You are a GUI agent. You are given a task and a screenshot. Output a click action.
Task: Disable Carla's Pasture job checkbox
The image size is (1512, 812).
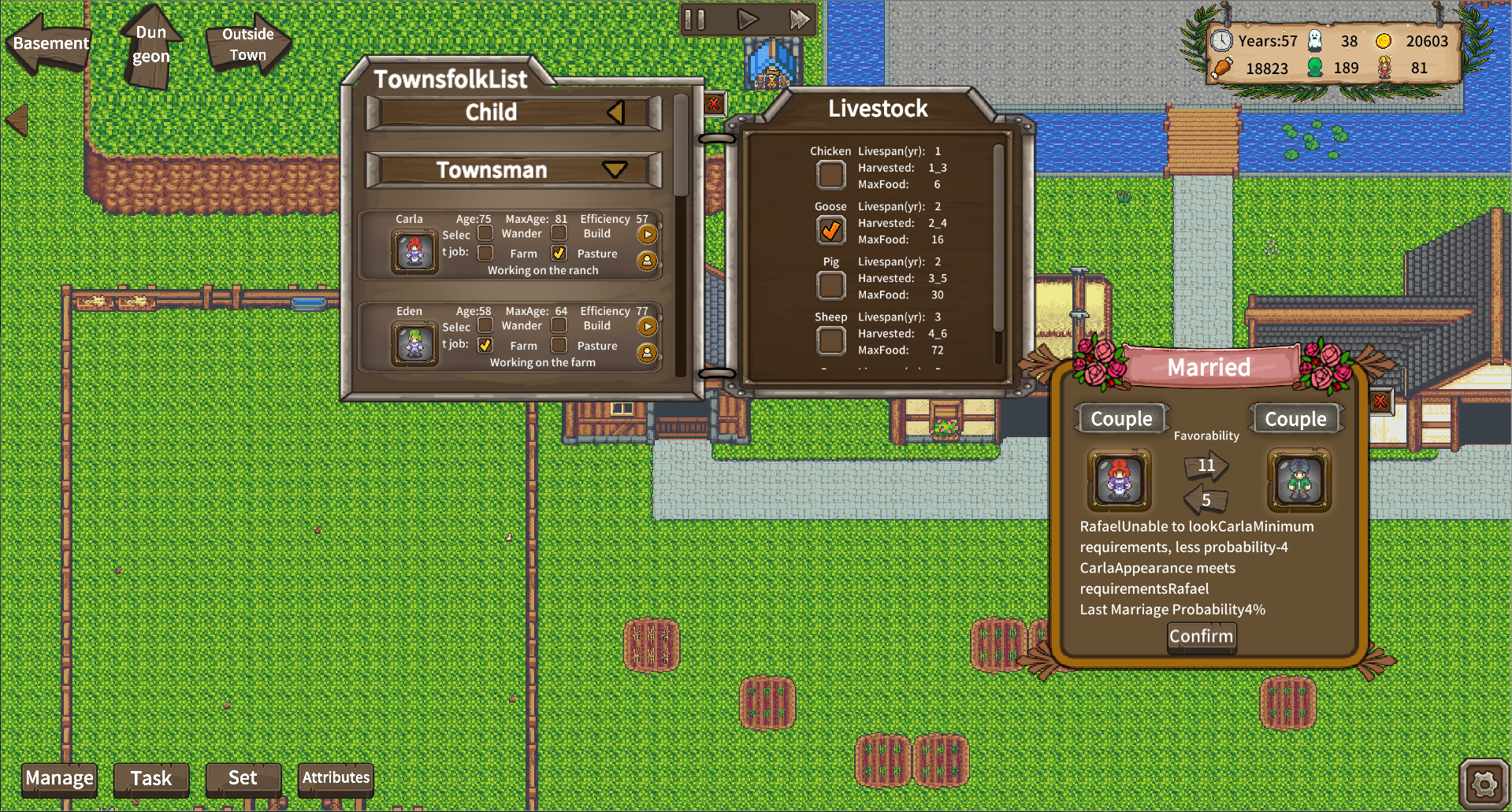[x=559, y=253]
